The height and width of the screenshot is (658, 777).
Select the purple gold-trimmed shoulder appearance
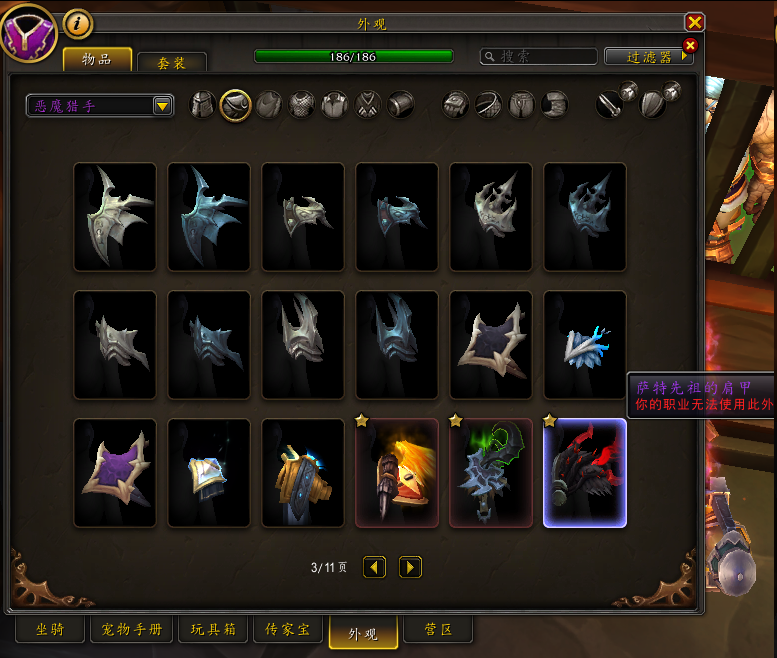(115, 473)
